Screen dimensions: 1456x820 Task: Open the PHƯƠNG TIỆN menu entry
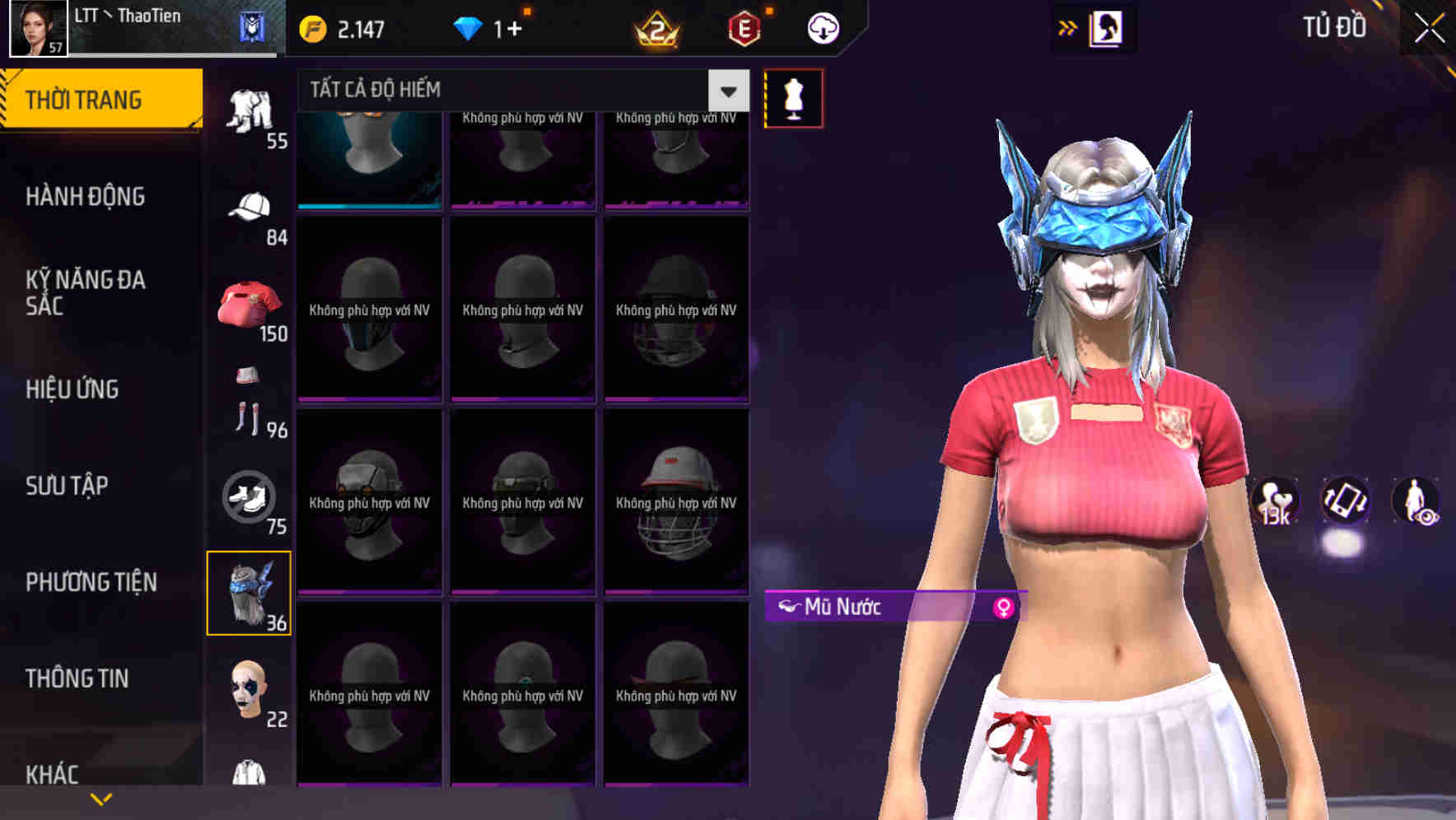[x=90, y=582]
